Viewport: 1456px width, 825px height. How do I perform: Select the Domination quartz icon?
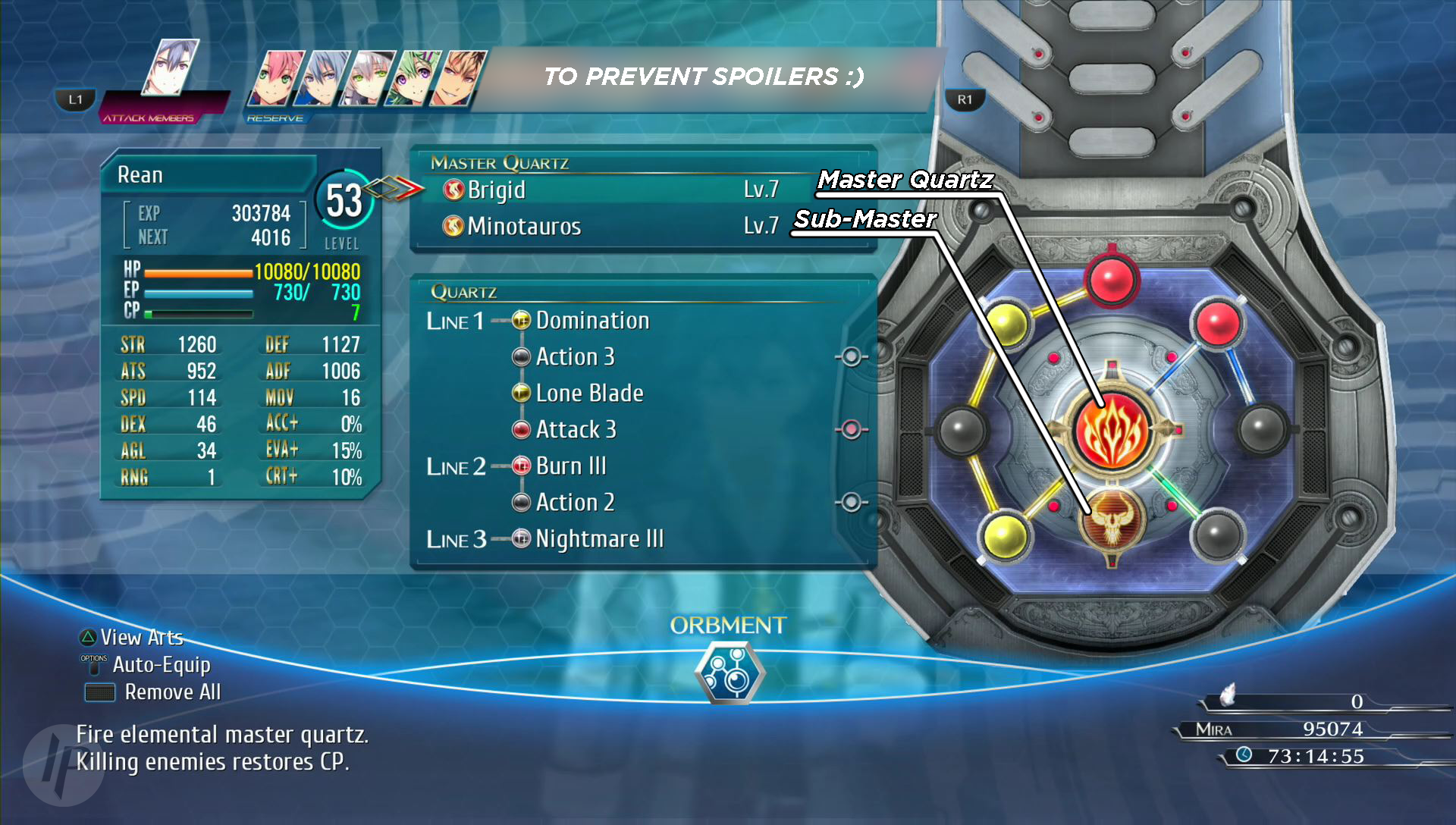(520, 320)
